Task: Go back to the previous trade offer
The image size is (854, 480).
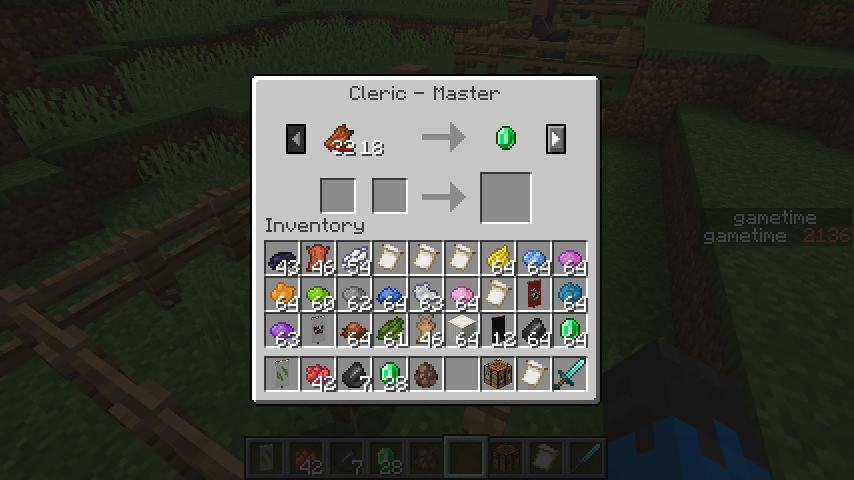Action: pos(296,139)
